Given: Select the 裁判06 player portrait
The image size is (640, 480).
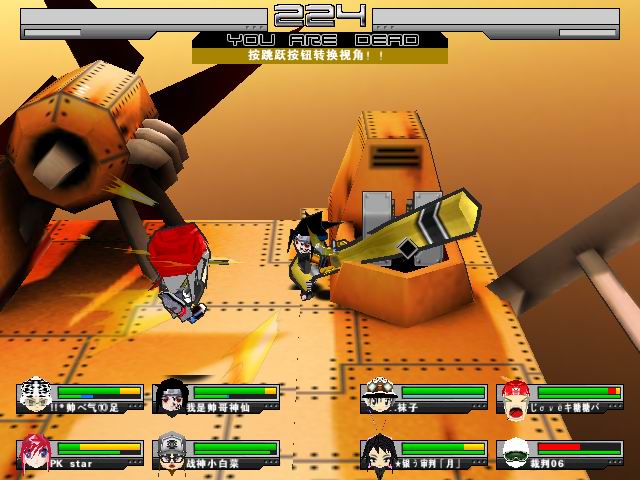Looking at the screenshot, I should point(515,454).
